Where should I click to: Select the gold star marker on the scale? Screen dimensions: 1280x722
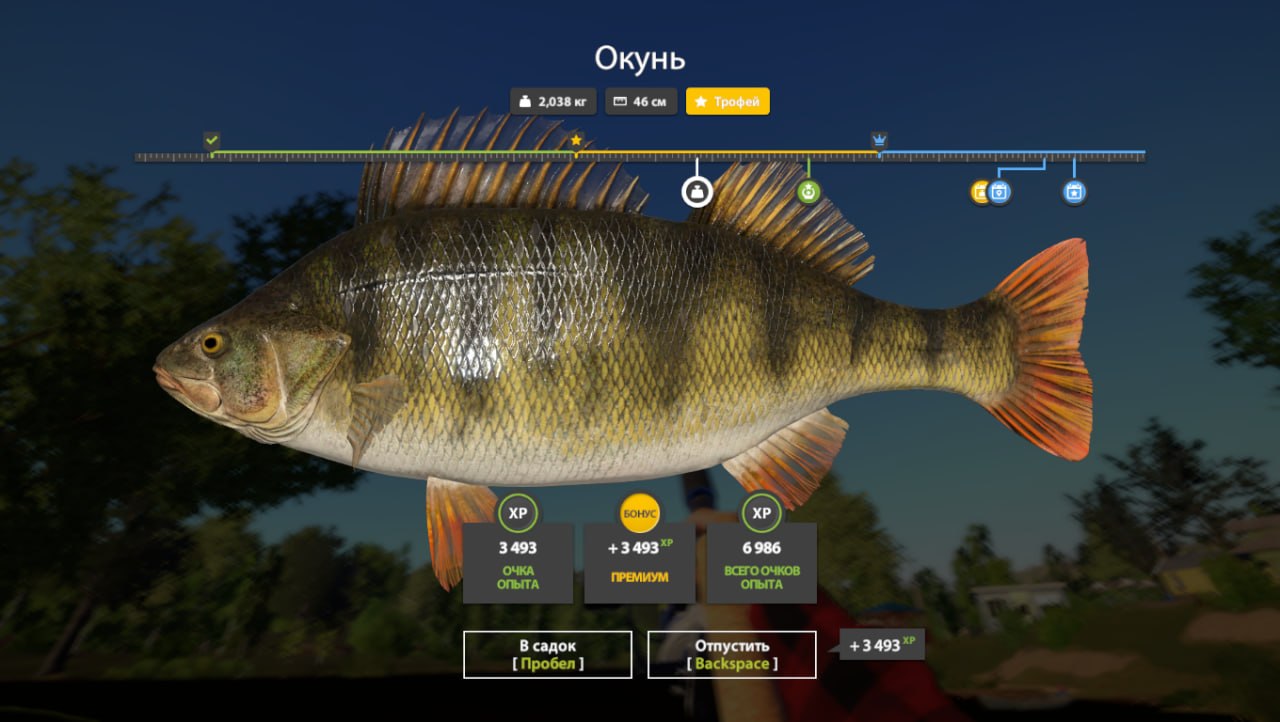[x=576, y=140]
